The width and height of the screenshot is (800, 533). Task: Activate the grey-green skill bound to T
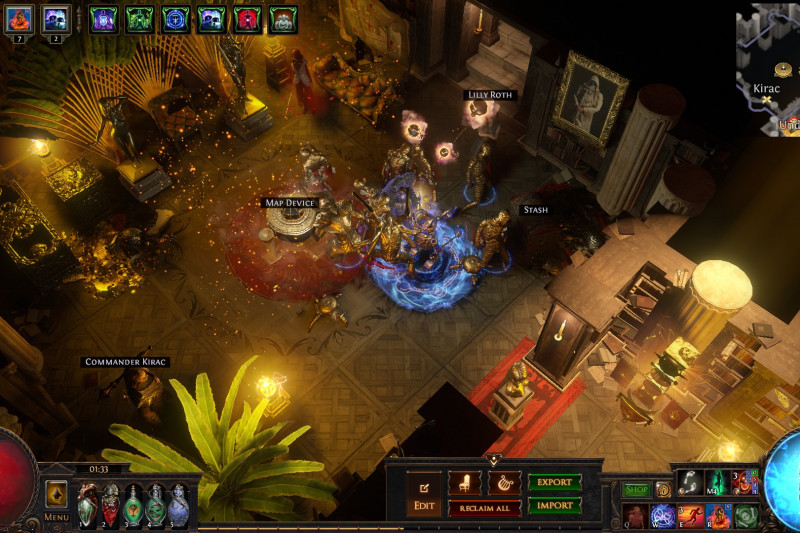(746, 516)
